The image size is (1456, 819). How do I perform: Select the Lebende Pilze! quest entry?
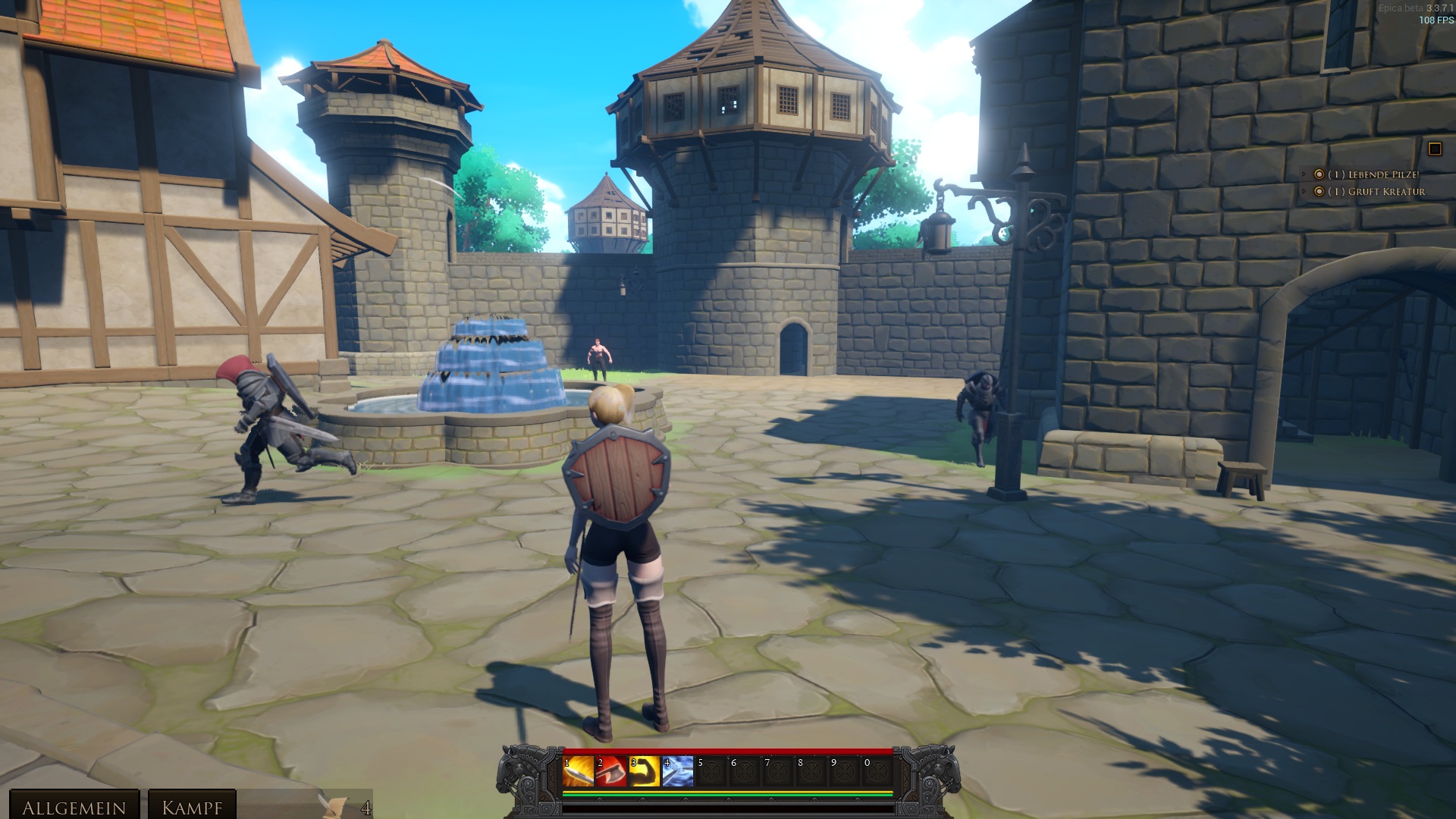(1373, 174)
